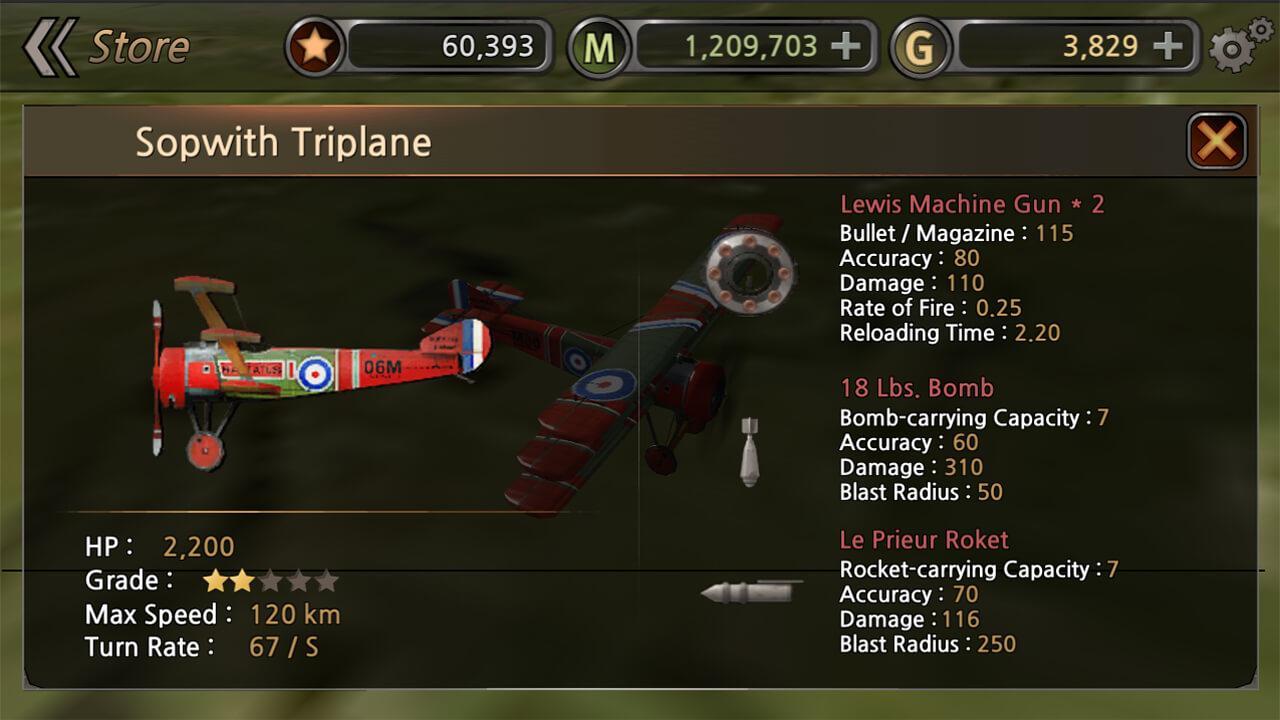Dismiss the plane details with the X

pyautogui.click(x=1216, y=140)
